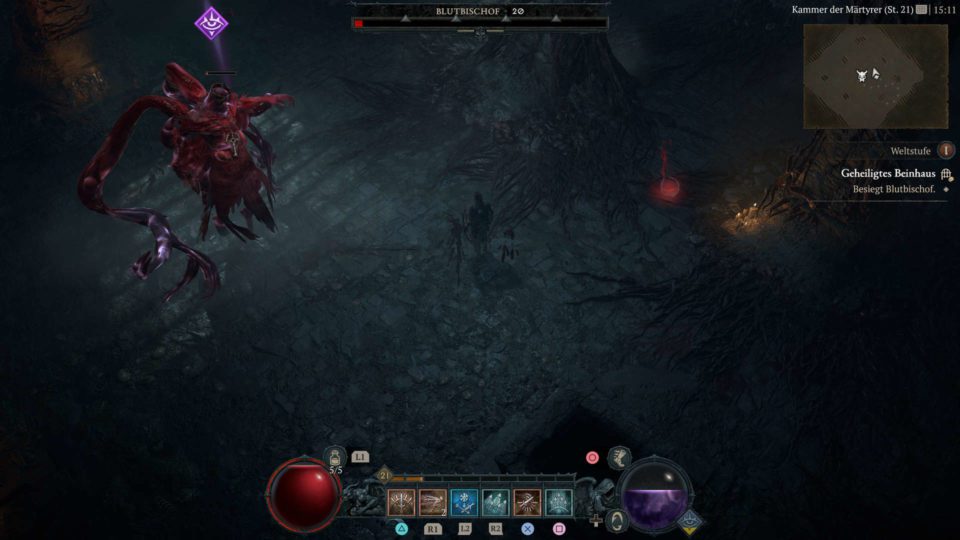The height and width of the screenshot is (540, 960).
Task: Open the minimap of Kammer der Märtyrer
Action: [x=875, y=76]
